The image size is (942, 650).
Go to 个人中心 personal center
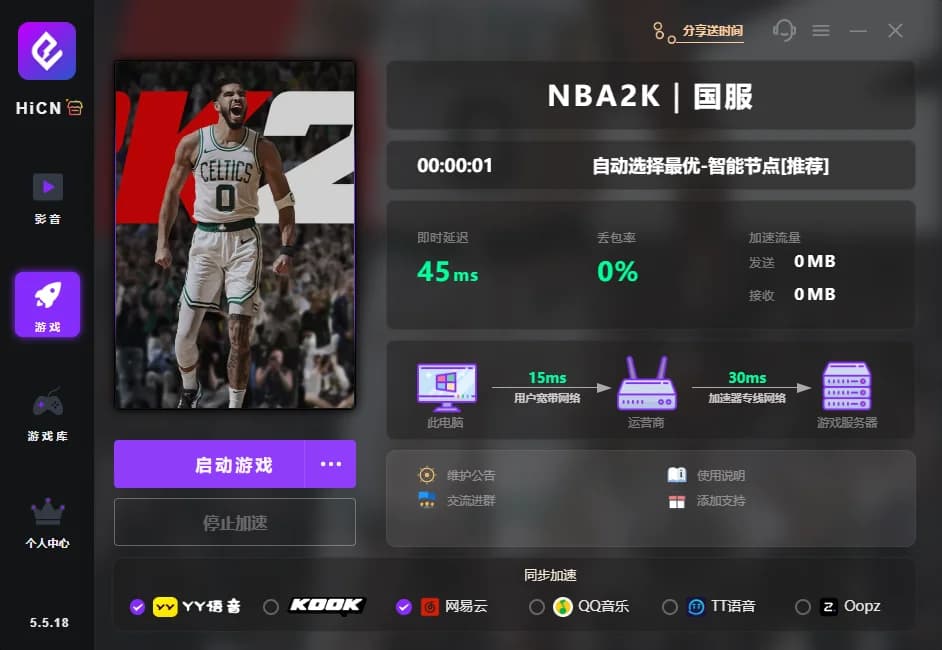click(x=47, y=523)
